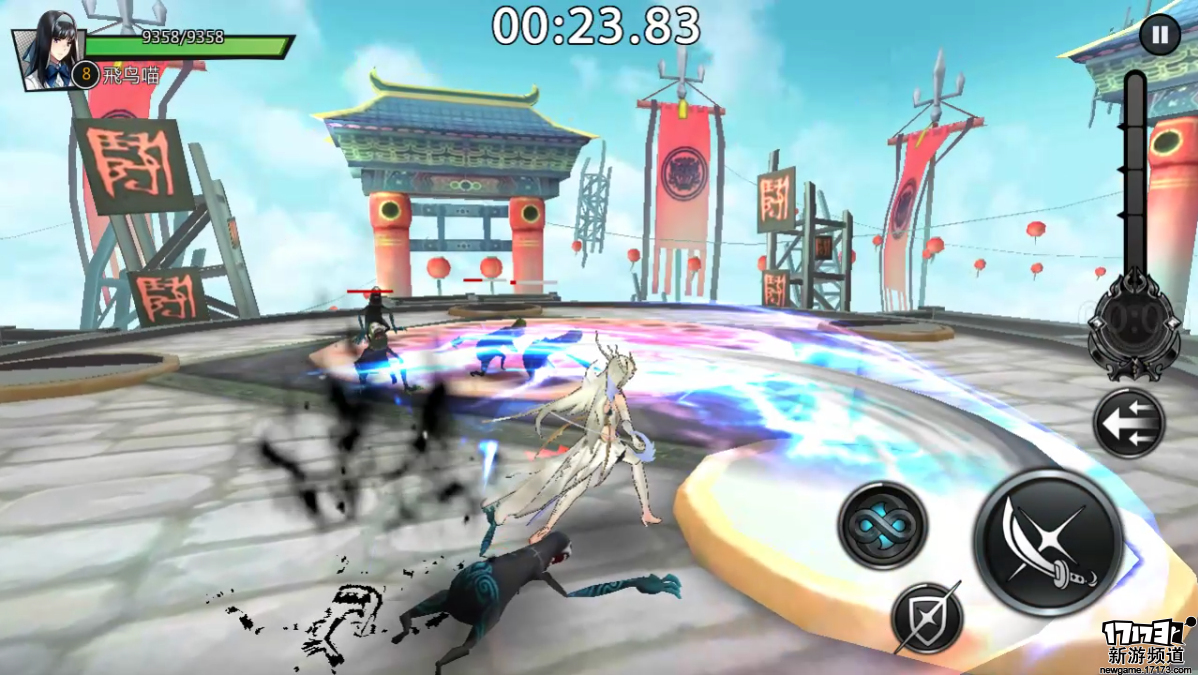Activate the blue infinity swirl skill

(x=883, y=525)
